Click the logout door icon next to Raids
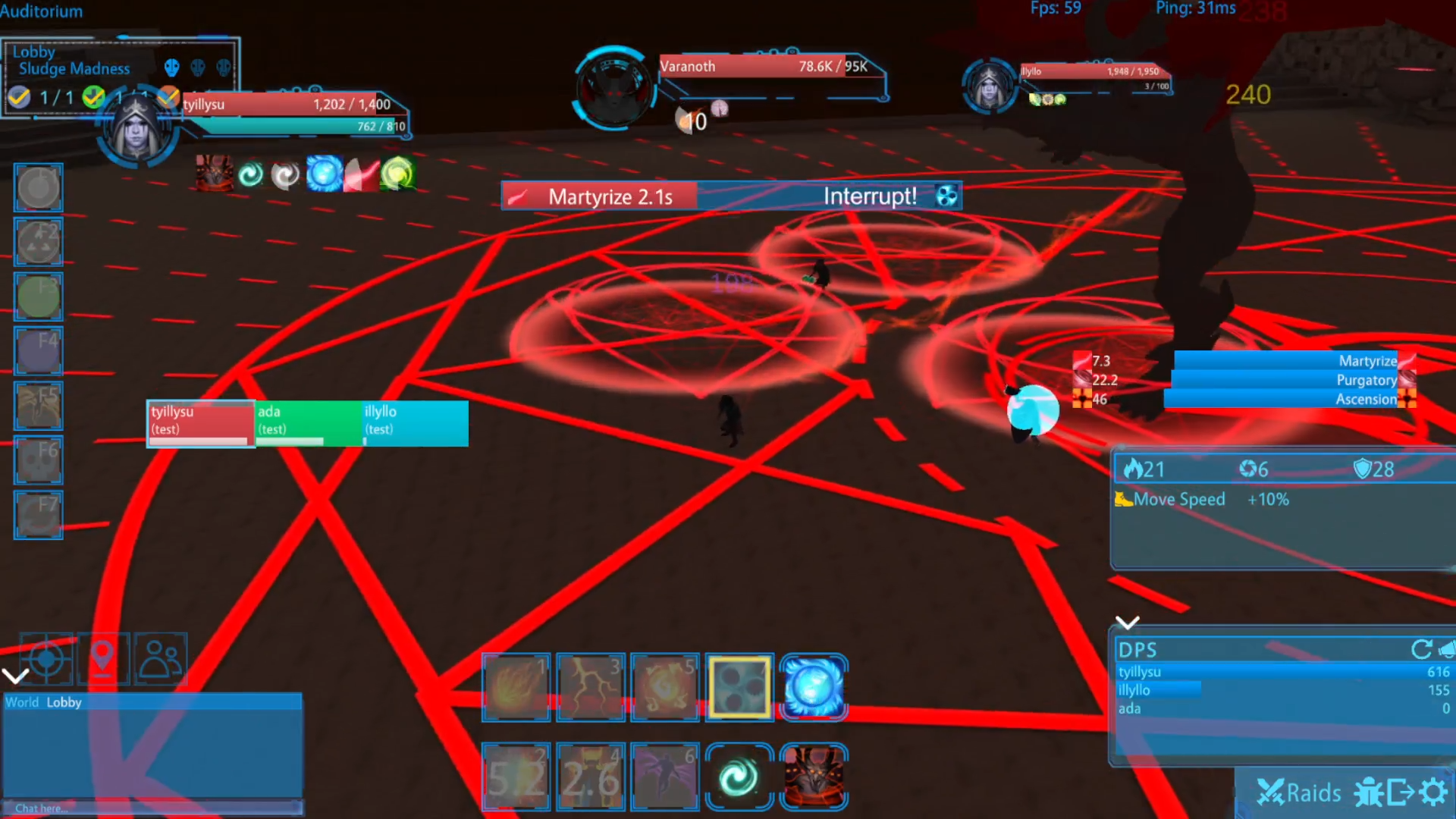Screen dimensions: 1456x819 pyautogui.click(x=1399, y=791)
